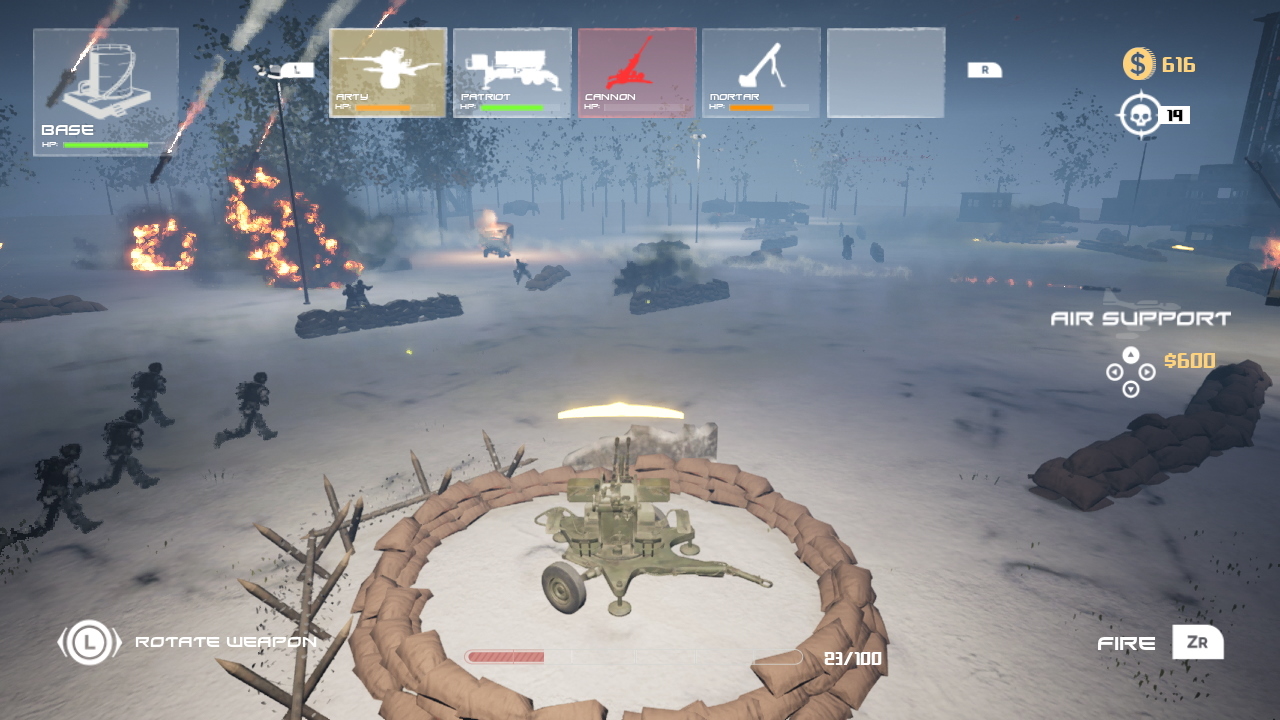Viewport: 1280px width, 720px height.
Task: Click the Rotate Weapon label
Action: pyautogui.click(x=224, y=643)
